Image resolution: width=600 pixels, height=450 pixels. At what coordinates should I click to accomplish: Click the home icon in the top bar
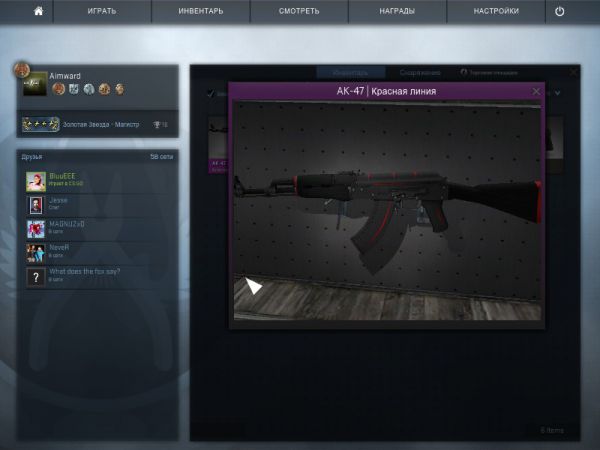pyautogui.click(x=38, y=11)
